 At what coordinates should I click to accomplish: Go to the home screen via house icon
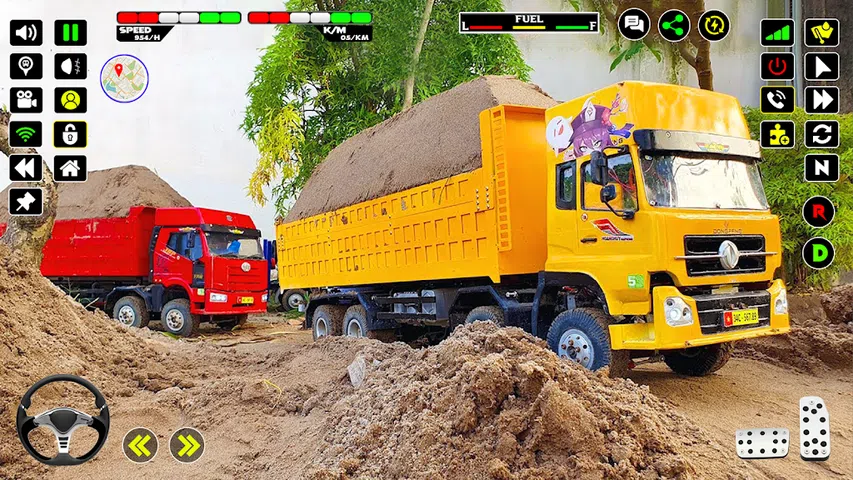click(x=70, y=168)
